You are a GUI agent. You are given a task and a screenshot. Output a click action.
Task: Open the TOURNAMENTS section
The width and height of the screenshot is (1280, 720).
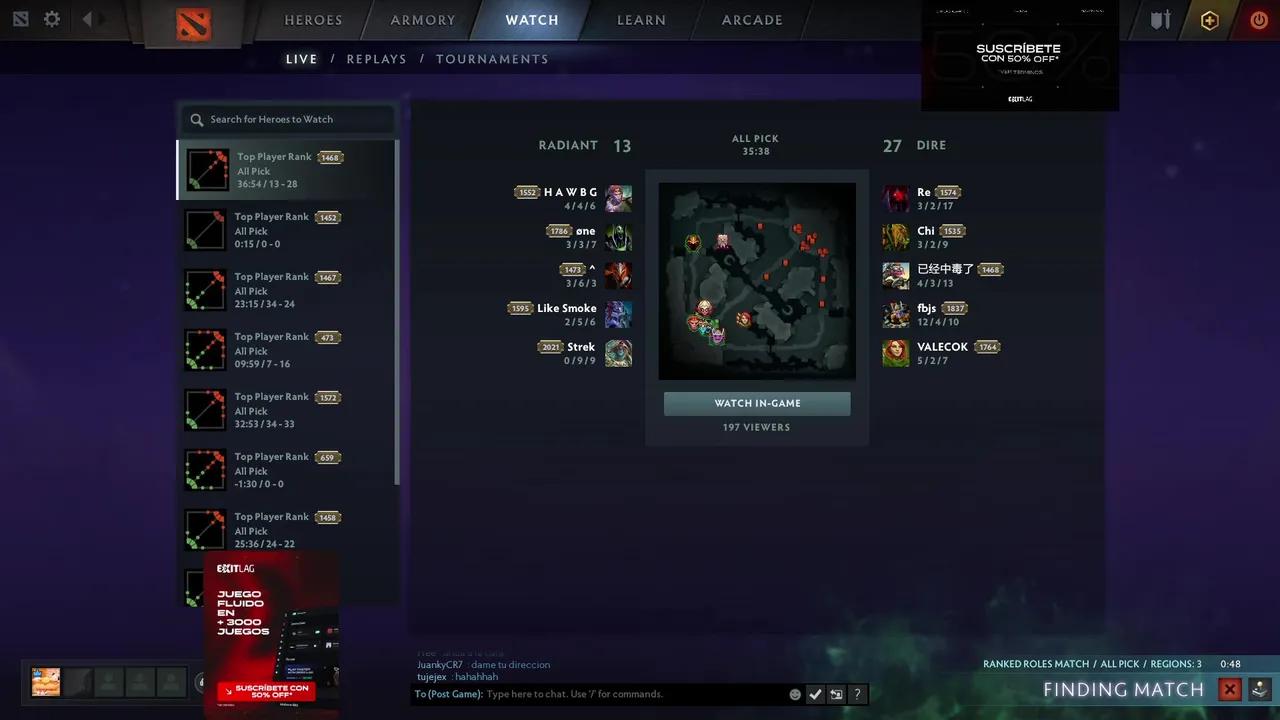(x=492, y=59)
